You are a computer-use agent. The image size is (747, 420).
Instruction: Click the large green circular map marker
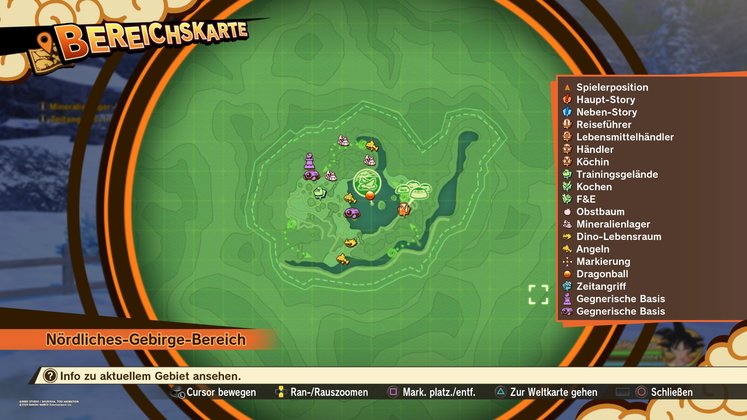point(368,181)
